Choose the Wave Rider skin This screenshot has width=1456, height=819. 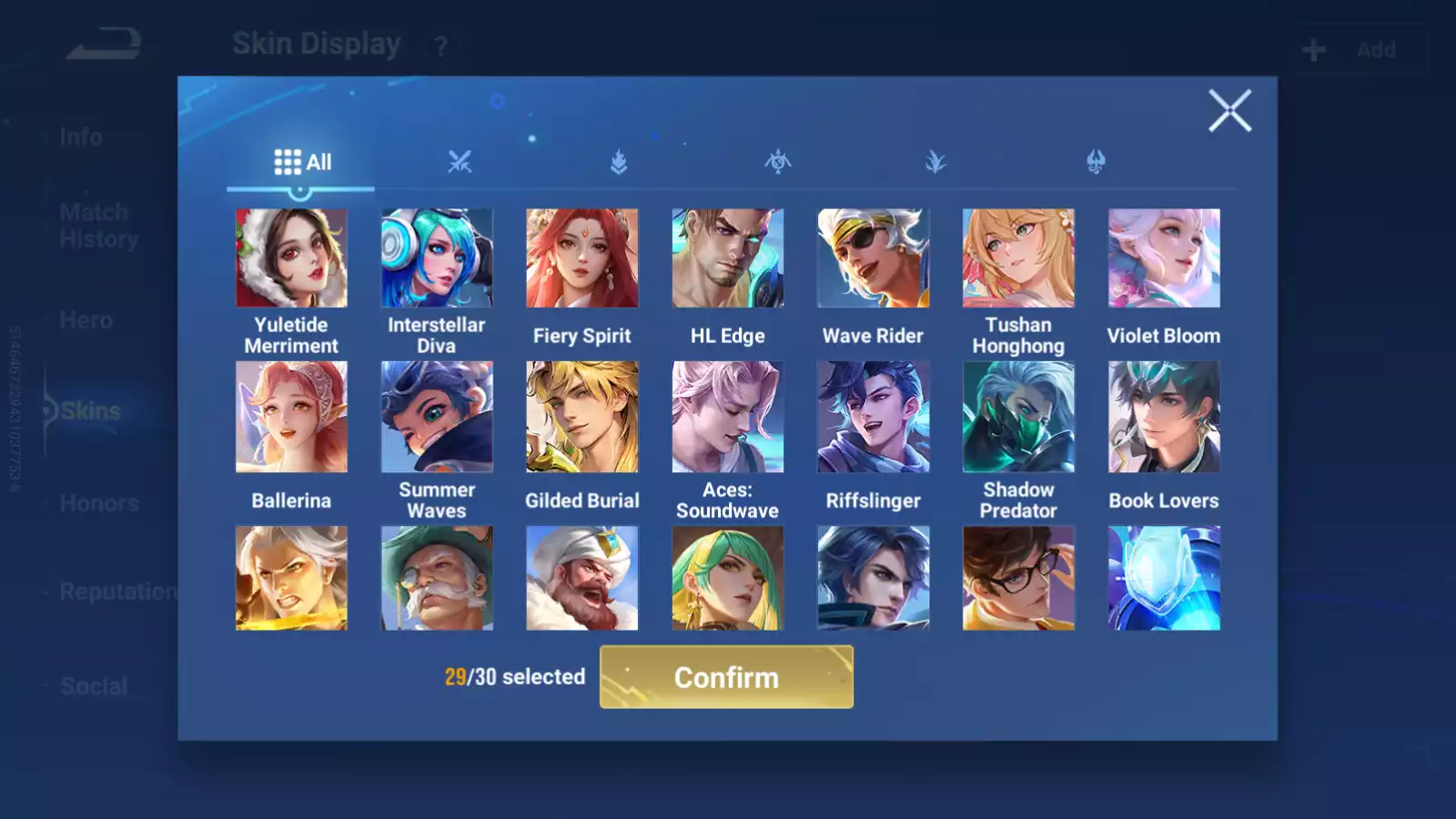[x=873, y=258]
